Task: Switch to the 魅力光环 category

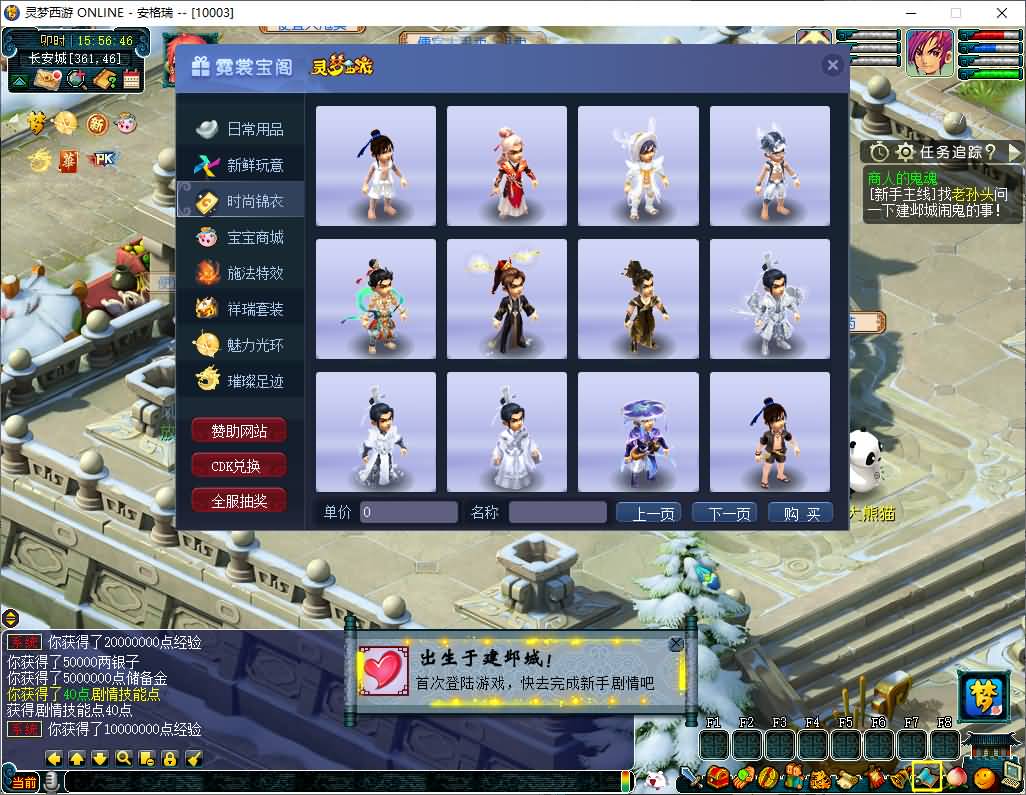Action: [x=241, y=345]
